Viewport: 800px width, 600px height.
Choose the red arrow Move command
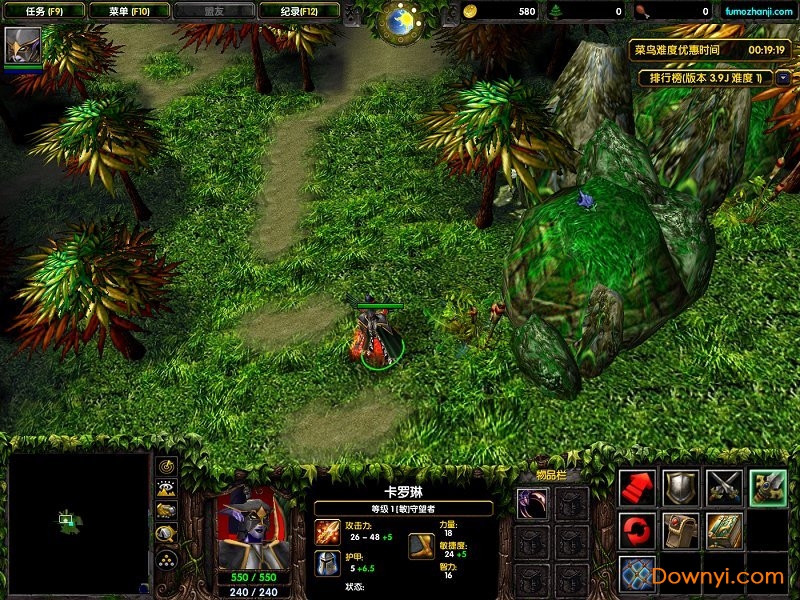point(637,487)
